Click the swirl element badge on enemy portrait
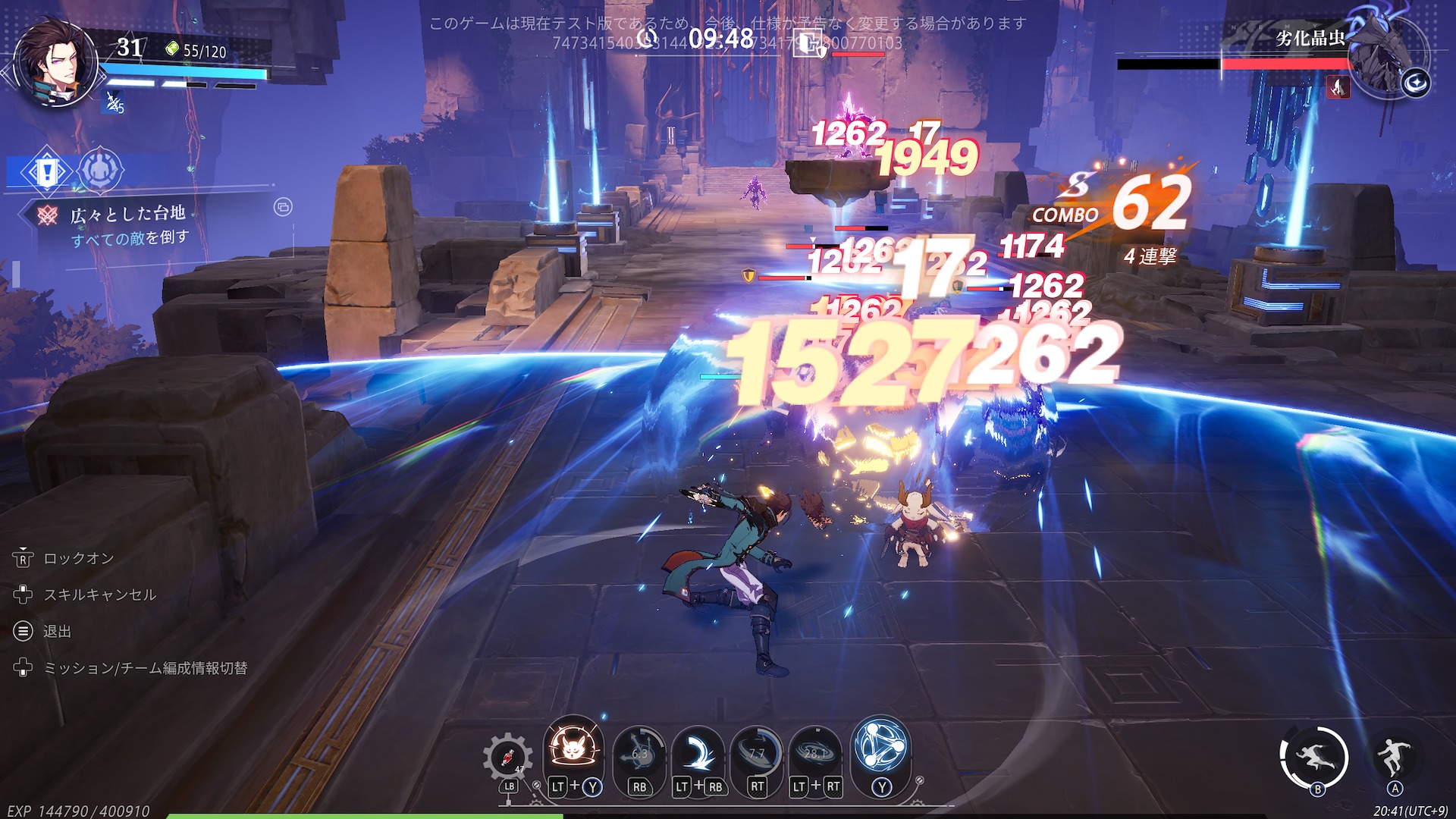Screen dimensions: 1456x819 click(x=1415, y=83)
